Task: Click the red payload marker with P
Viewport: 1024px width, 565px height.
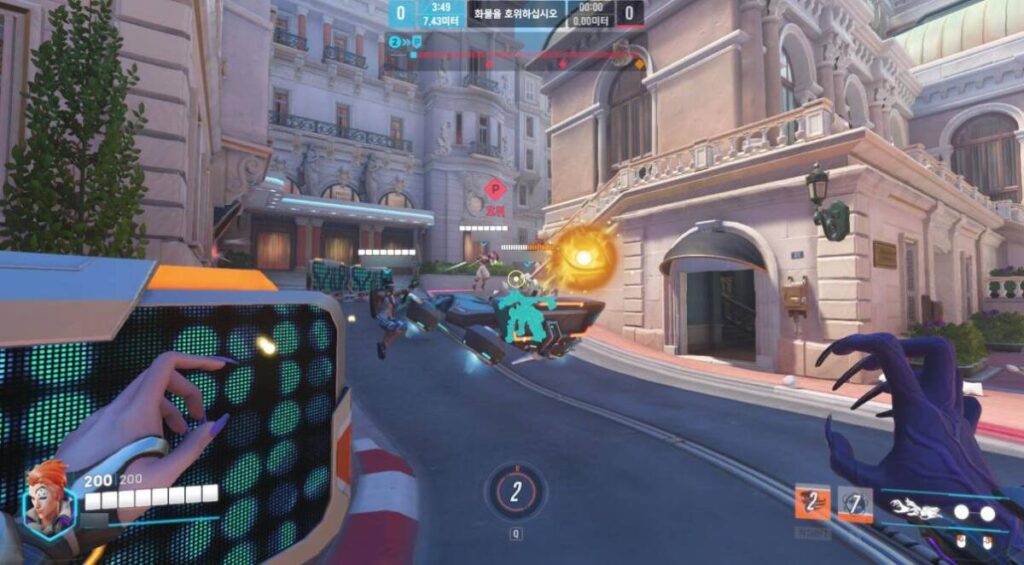Action: [x=496, y=189]
